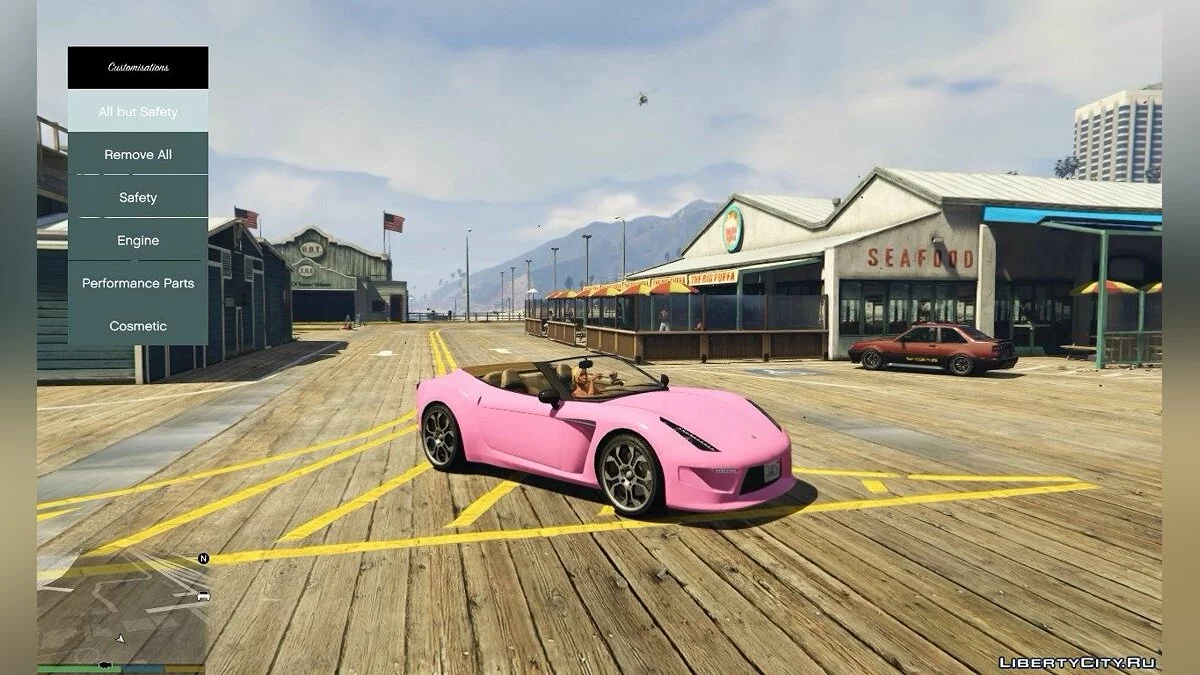Choose the "Remove All" option
Image resolution: width=1200 pixels, height=675 pixels.
(x=138, y=155)
